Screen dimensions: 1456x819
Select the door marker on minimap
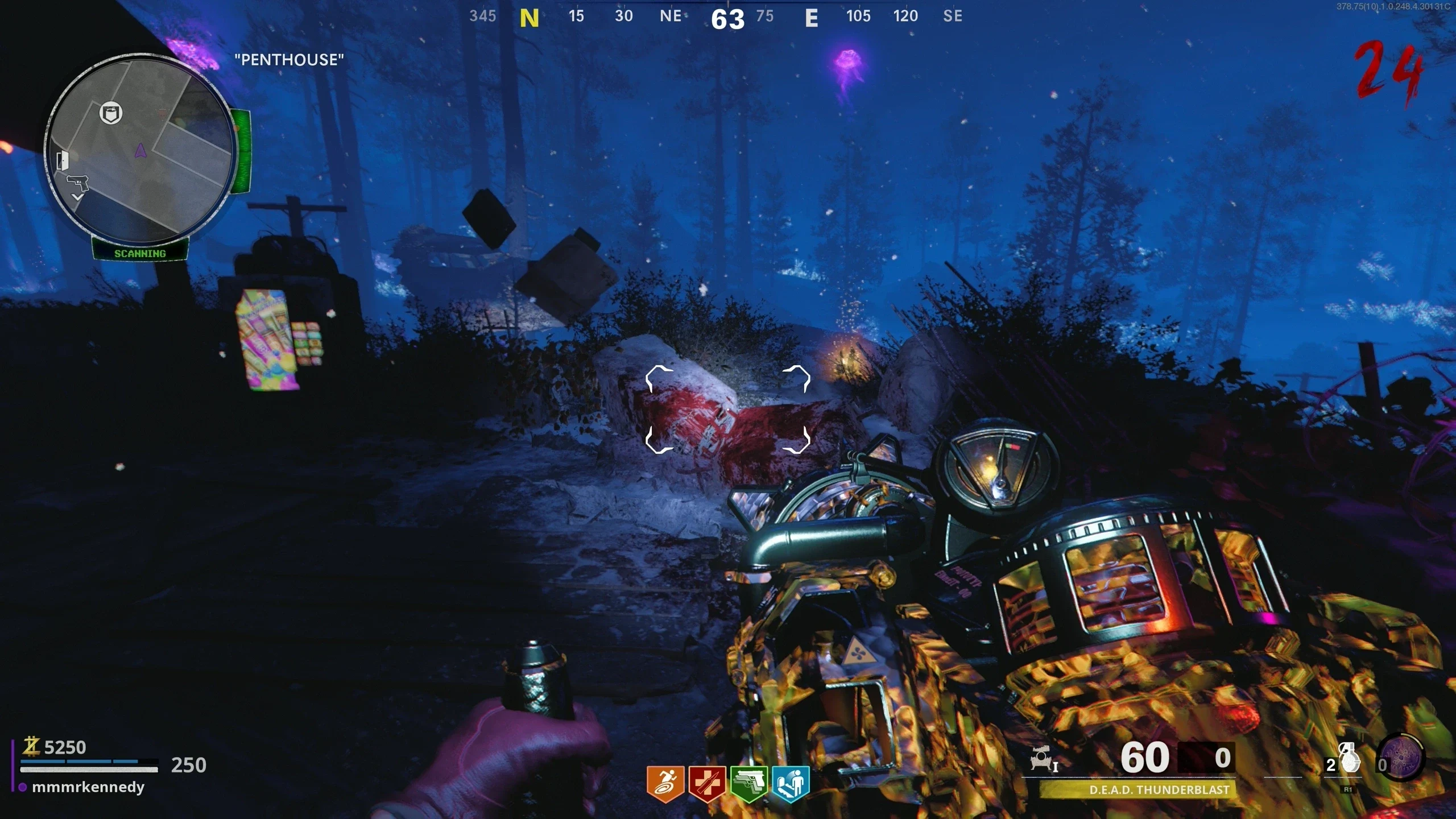tap(63, 160)
